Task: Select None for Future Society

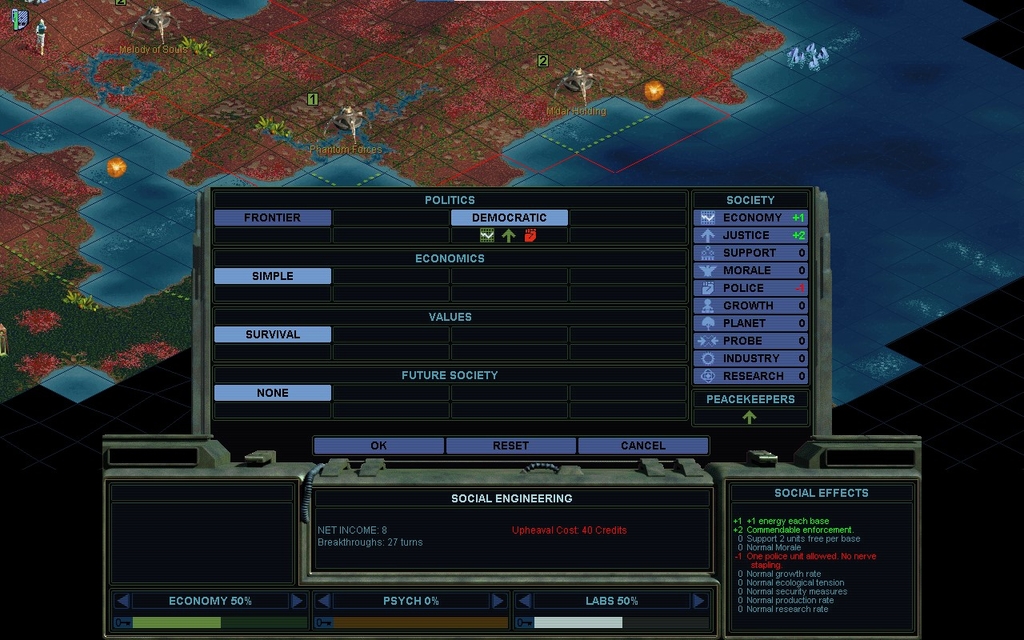Action: click(272, 393)
